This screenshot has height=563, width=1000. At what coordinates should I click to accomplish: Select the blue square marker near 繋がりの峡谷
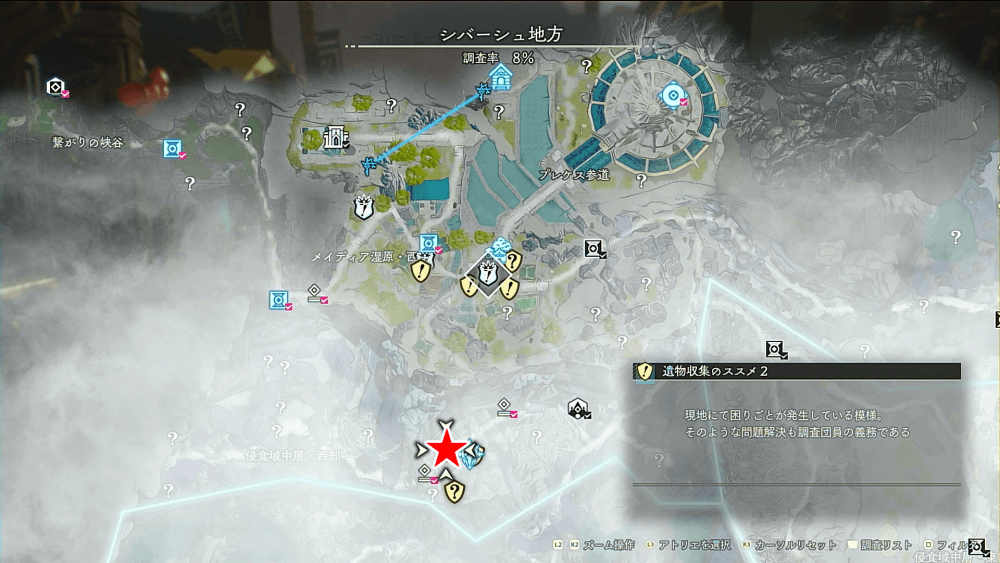click(x=173, y=149)
